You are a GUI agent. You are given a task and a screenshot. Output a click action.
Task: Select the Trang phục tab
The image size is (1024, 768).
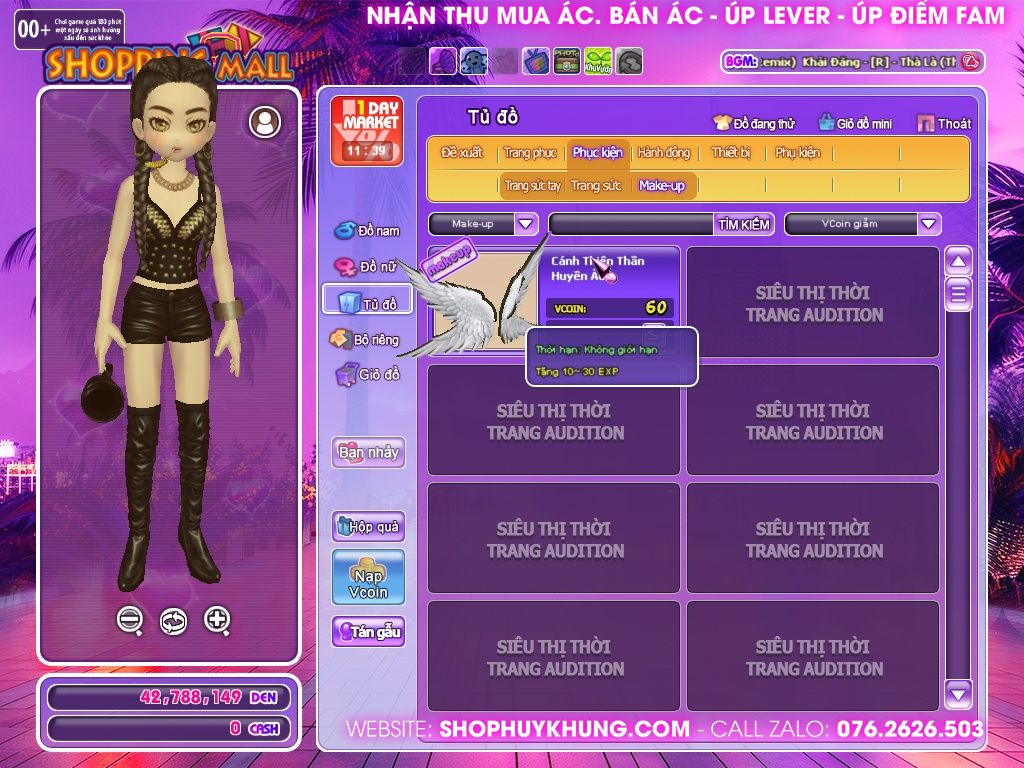[x=530, y=153]
